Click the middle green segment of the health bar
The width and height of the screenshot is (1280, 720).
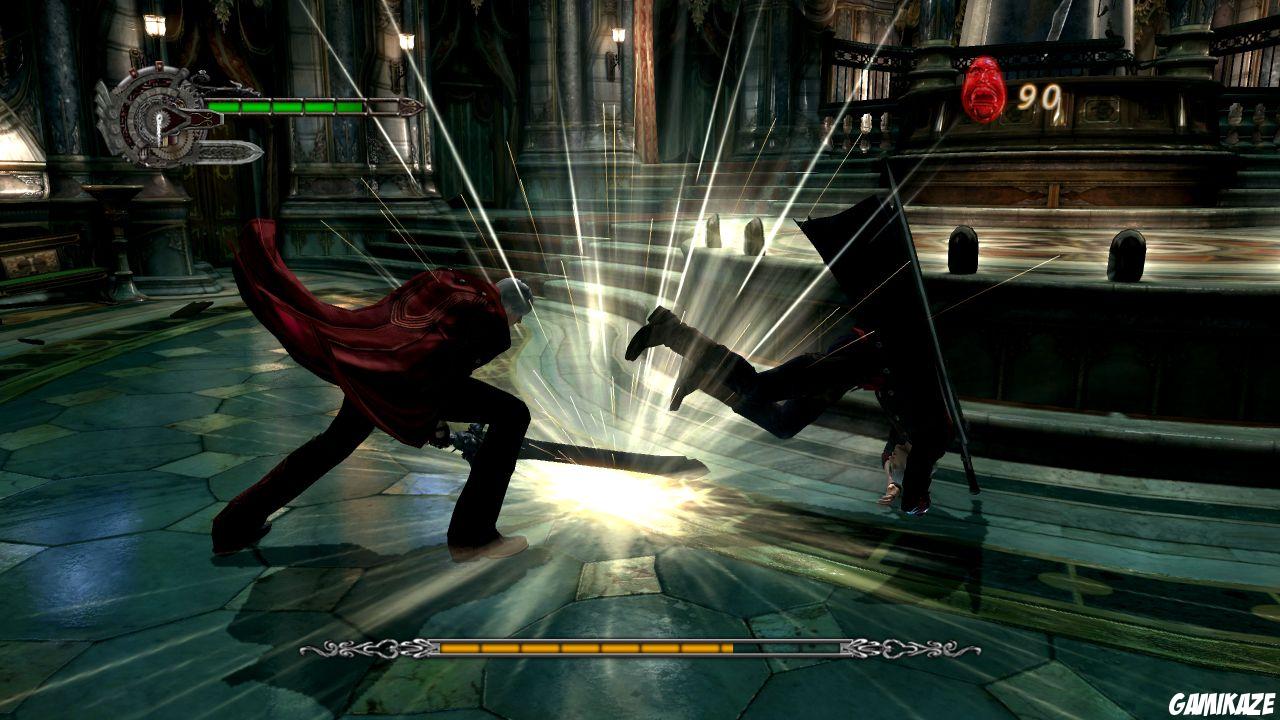[x=290, y=106]
